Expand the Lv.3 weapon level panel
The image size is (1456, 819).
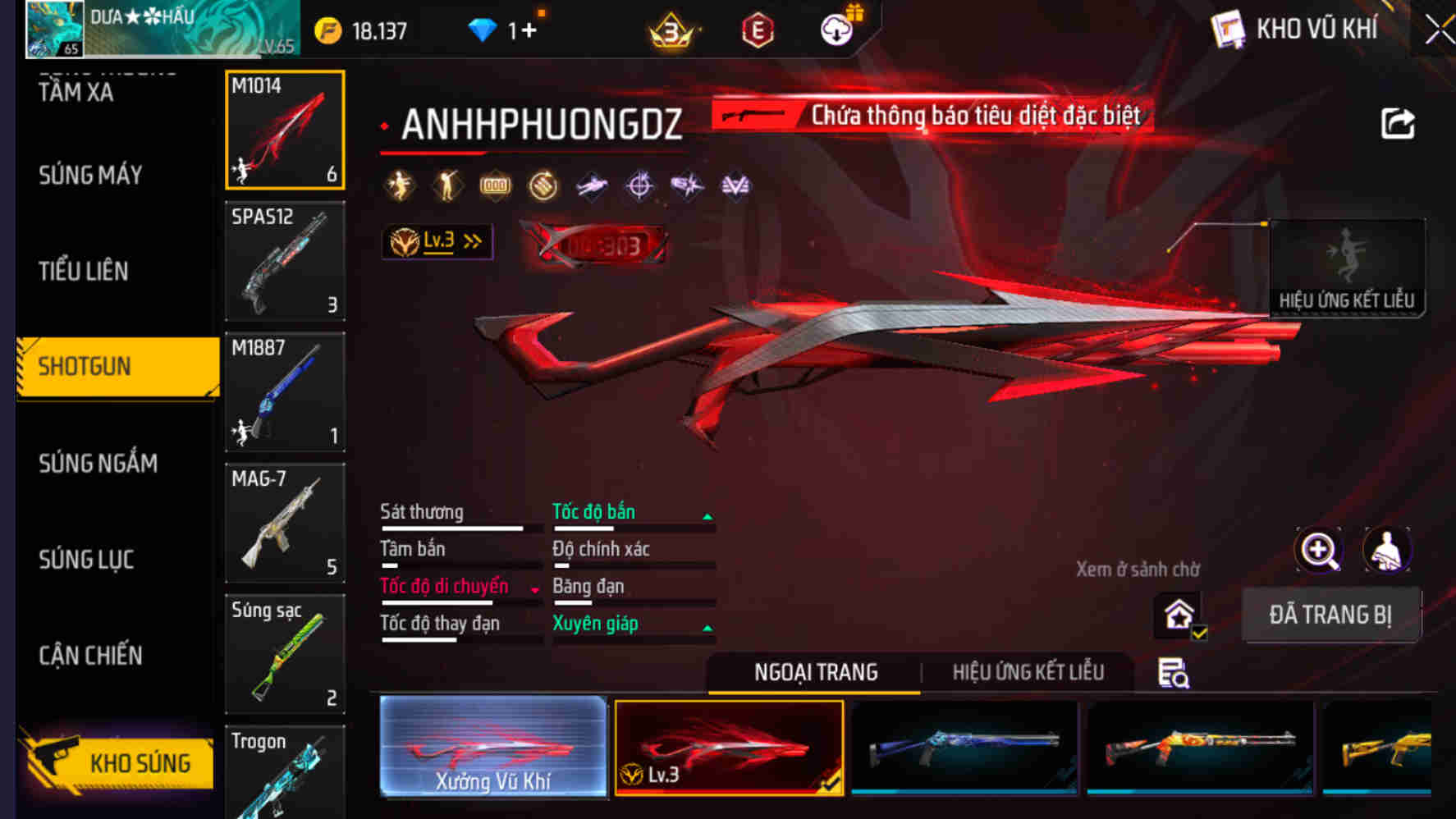[437, 240]
